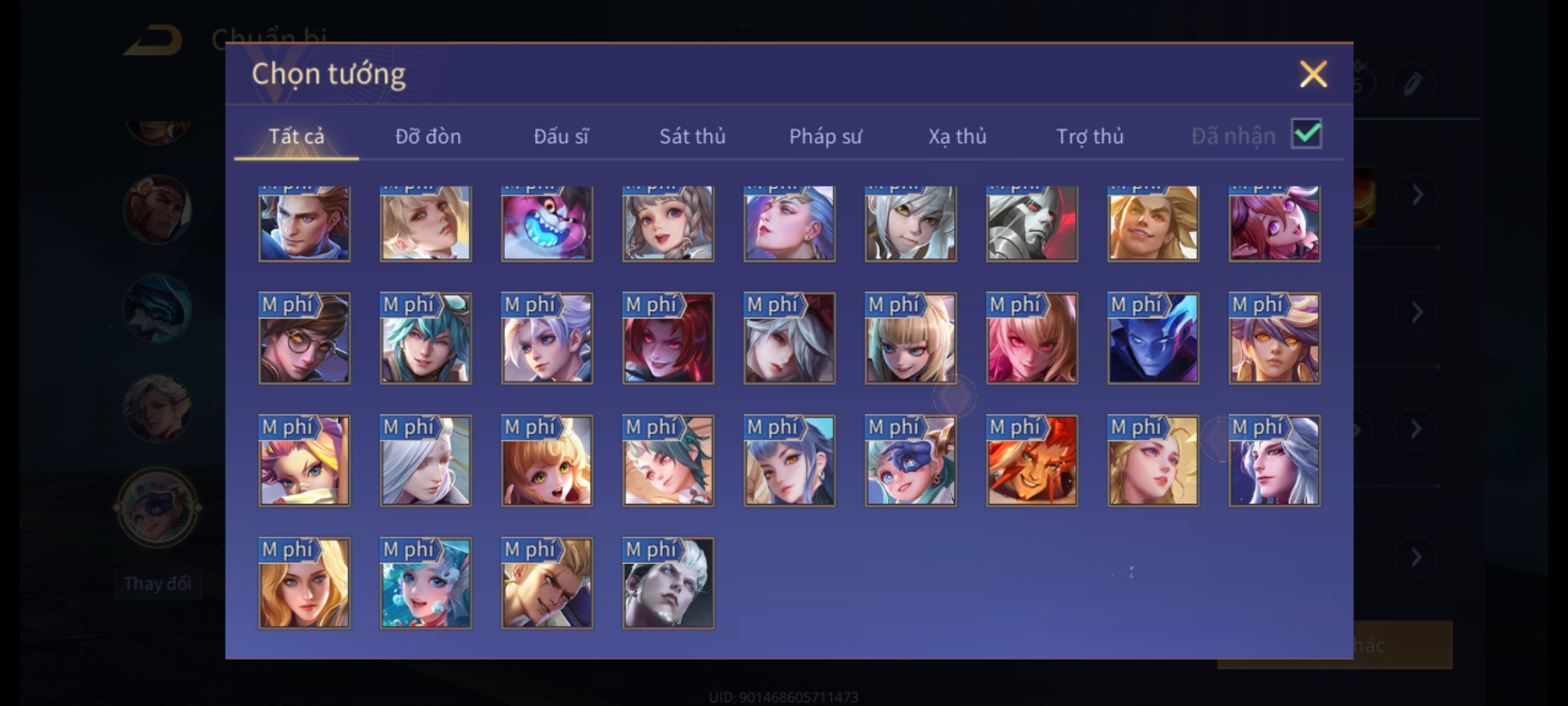Toggle the Đã nhận checkbox
The height and width of the screenshot is (706, 1568).
click(1306, 134)
